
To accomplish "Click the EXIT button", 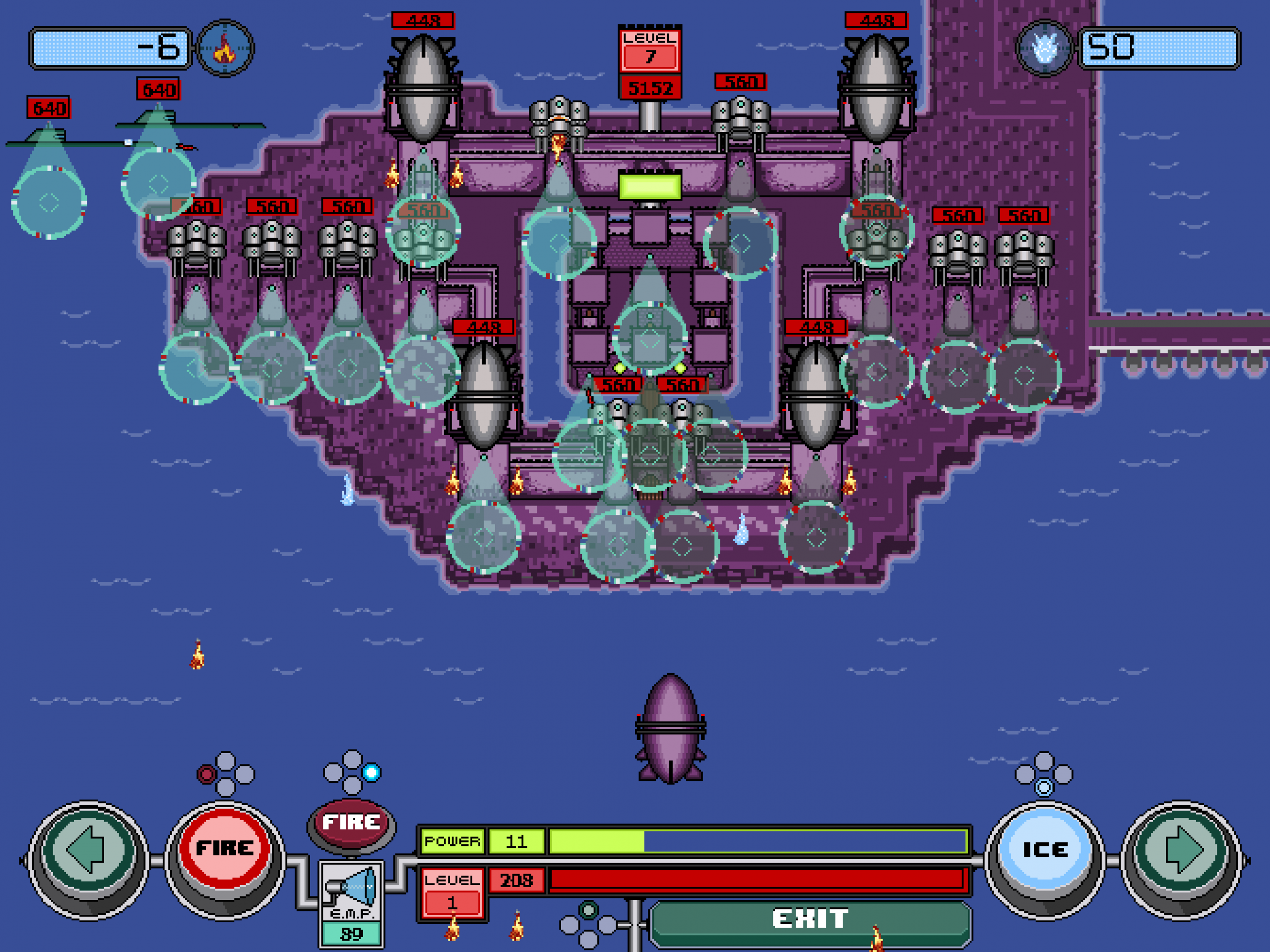I will [x=810, y=919].
